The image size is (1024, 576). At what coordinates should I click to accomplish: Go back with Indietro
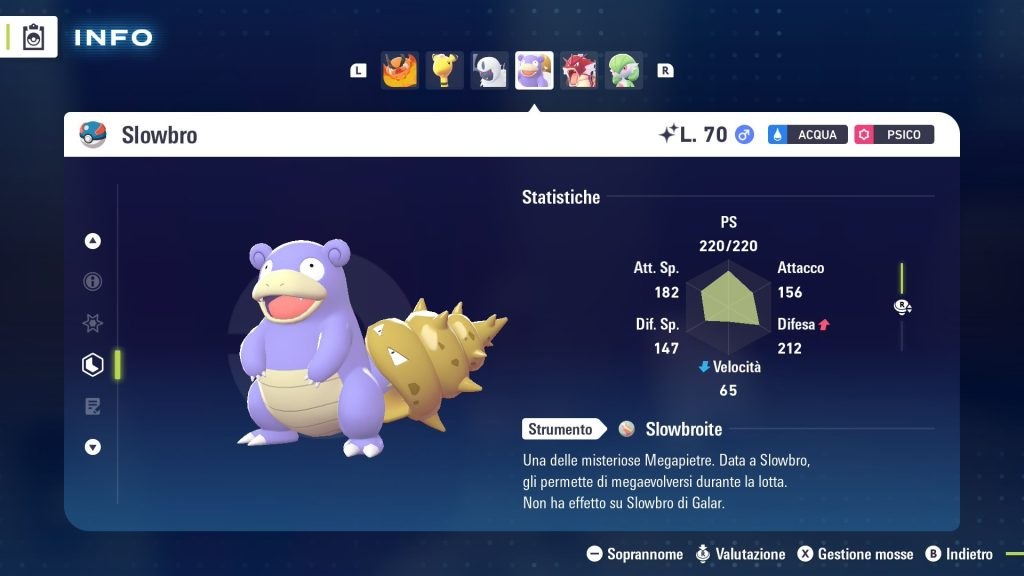coord(959,554)
